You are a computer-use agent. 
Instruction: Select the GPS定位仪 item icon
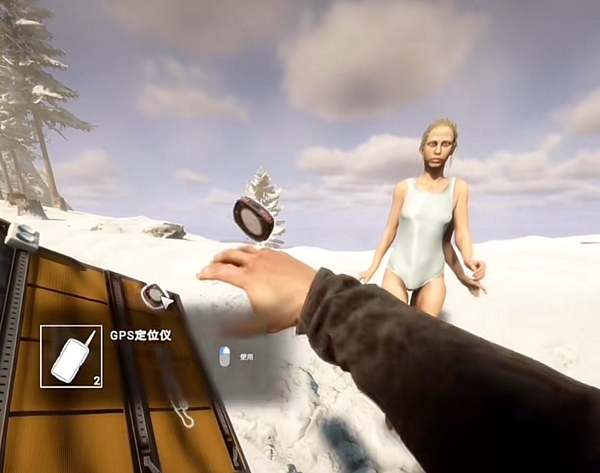tap(71, 356)
